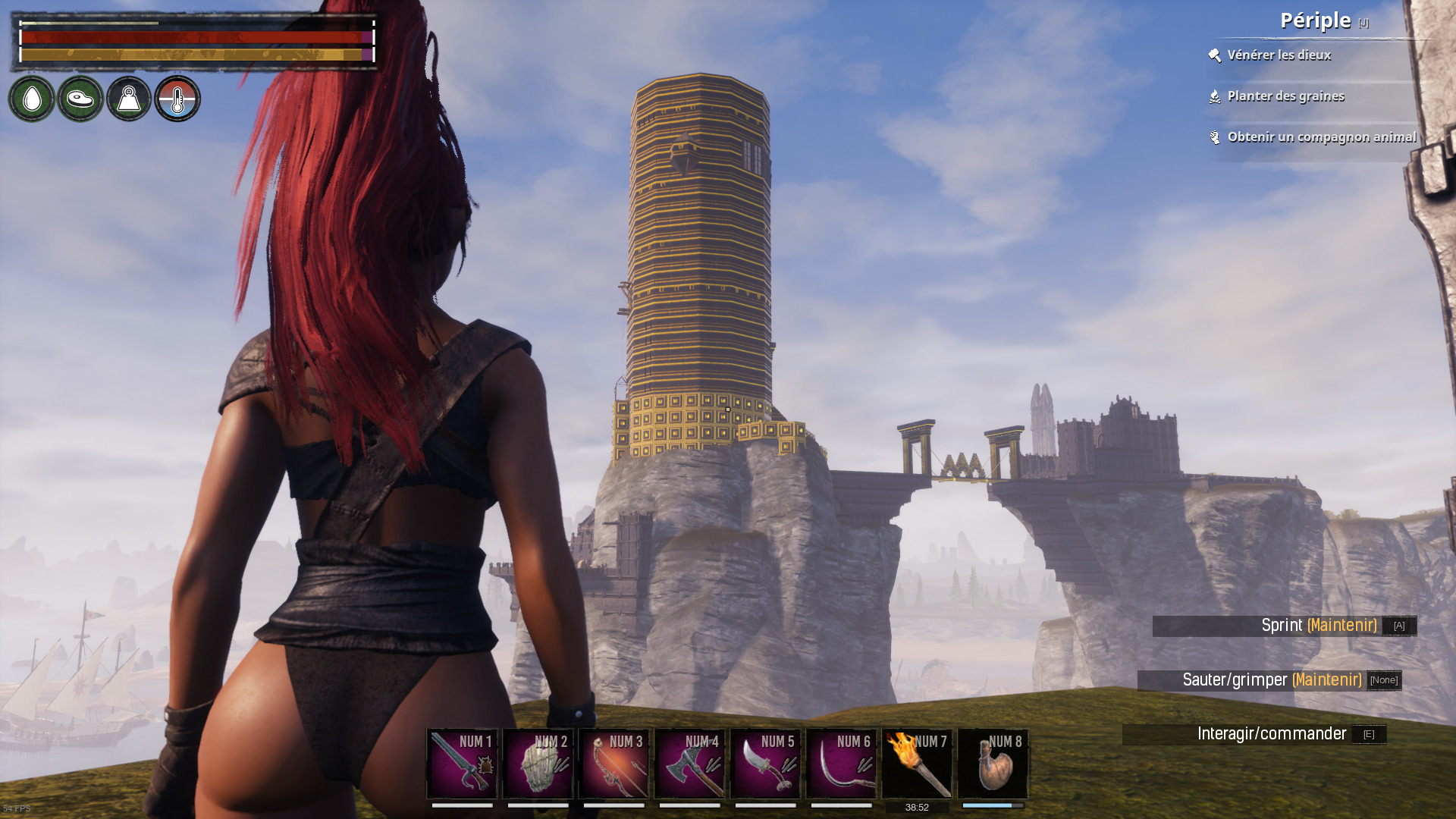Select the 'Vénérer les dieux' journey step
1456x819 pixels.
1279,55
